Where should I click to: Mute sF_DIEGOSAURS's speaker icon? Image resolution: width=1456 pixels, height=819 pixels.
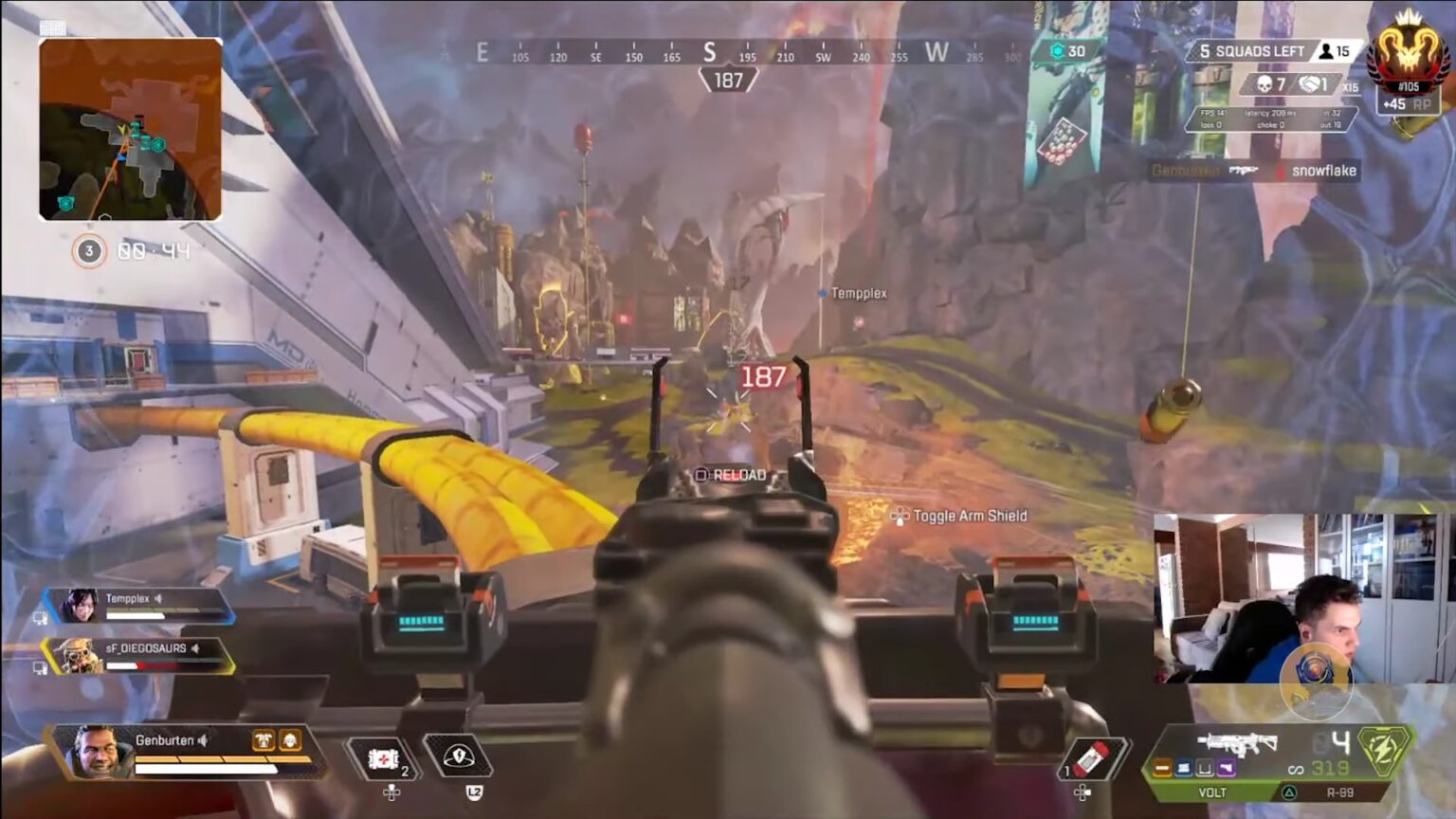click(194, 648)
